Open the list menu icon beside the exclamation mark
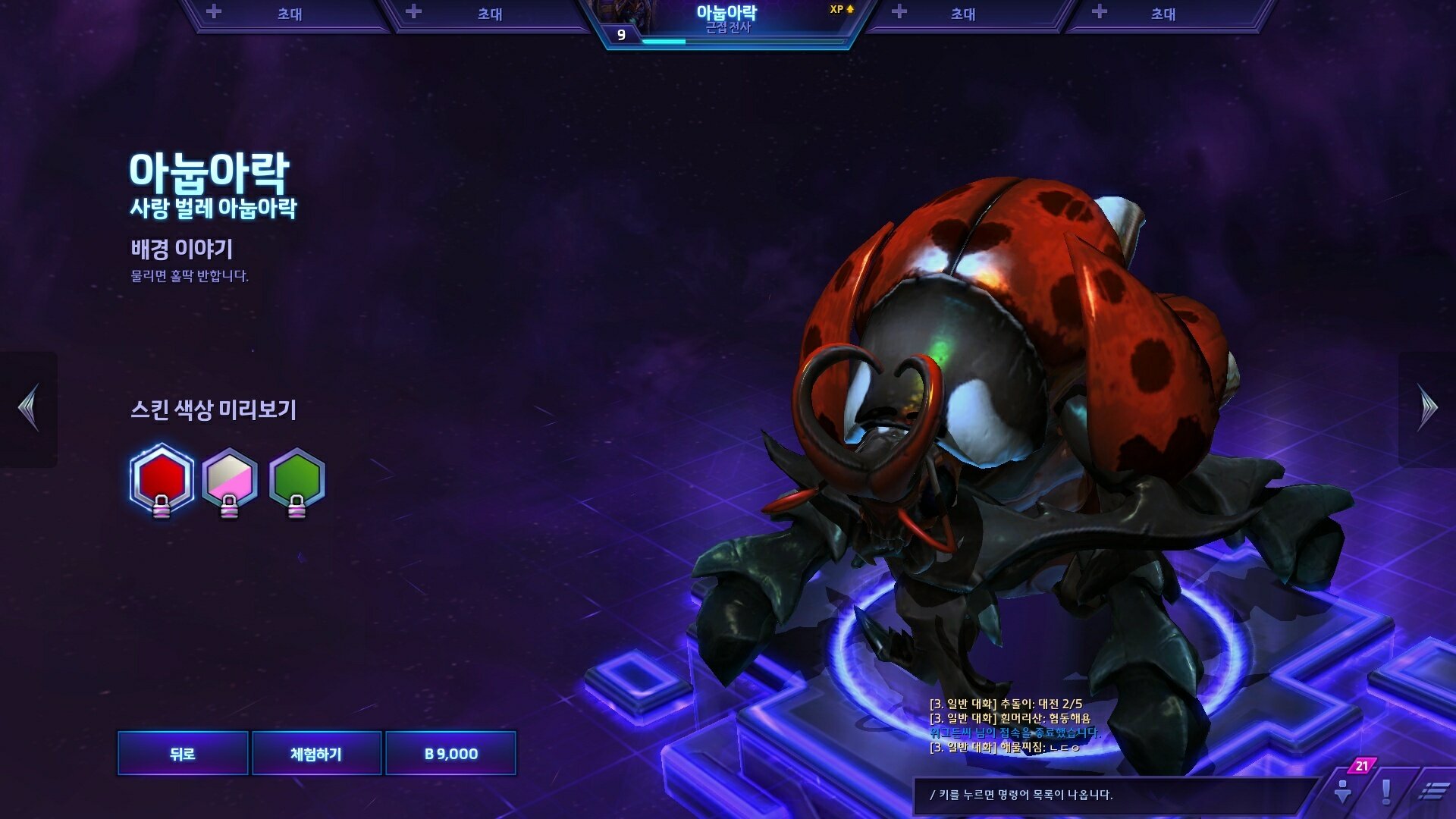The height and width of the screenshot is (819, 1456). pyautogui.click(x=1432, y=792)
